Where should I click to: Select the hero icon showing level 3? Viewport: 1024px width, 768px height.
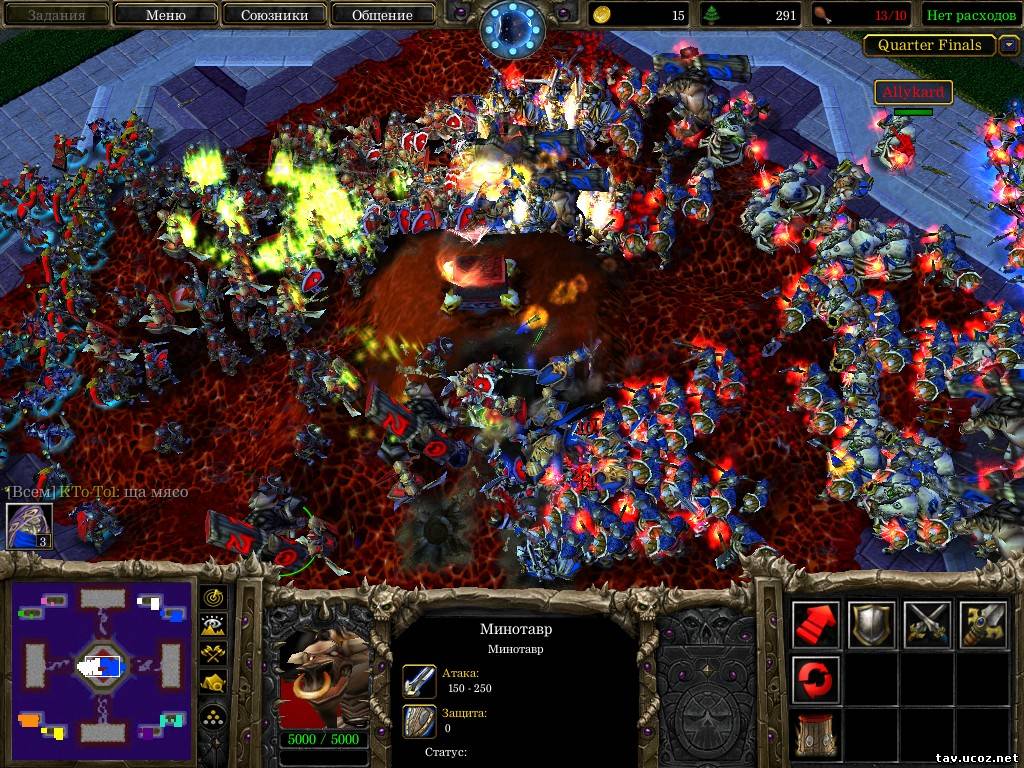tap(29, 526)
